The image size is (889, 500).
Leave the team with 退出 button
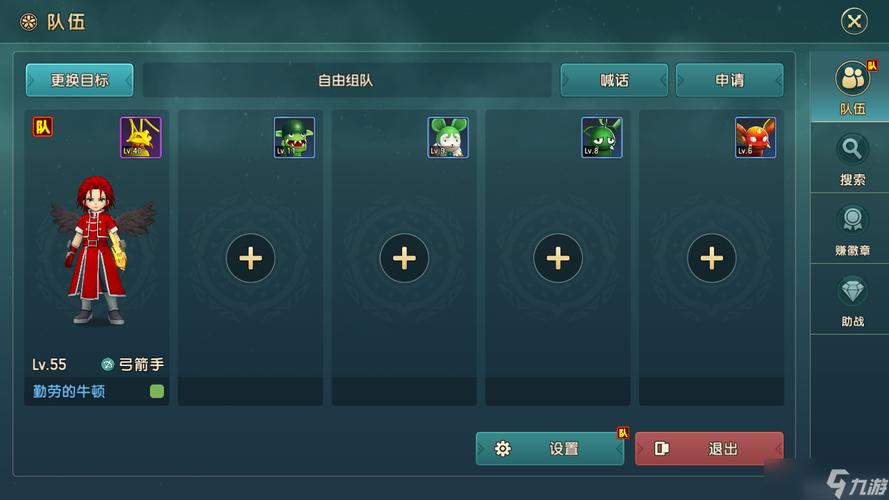pyautogui.click(x=709, y=449)
